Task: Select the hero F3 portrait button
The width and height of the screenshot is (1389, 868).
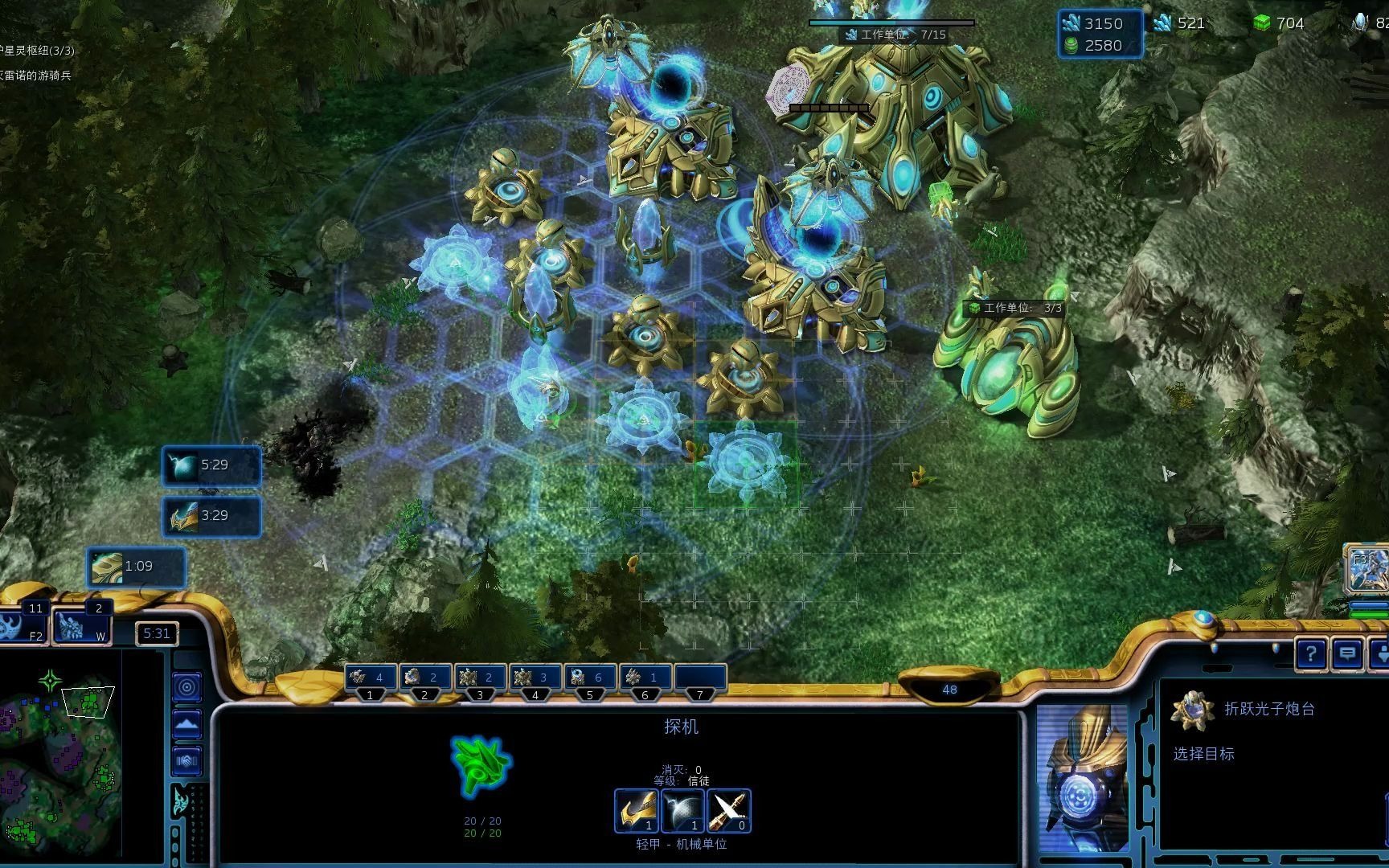Action: click(1366, 569)
